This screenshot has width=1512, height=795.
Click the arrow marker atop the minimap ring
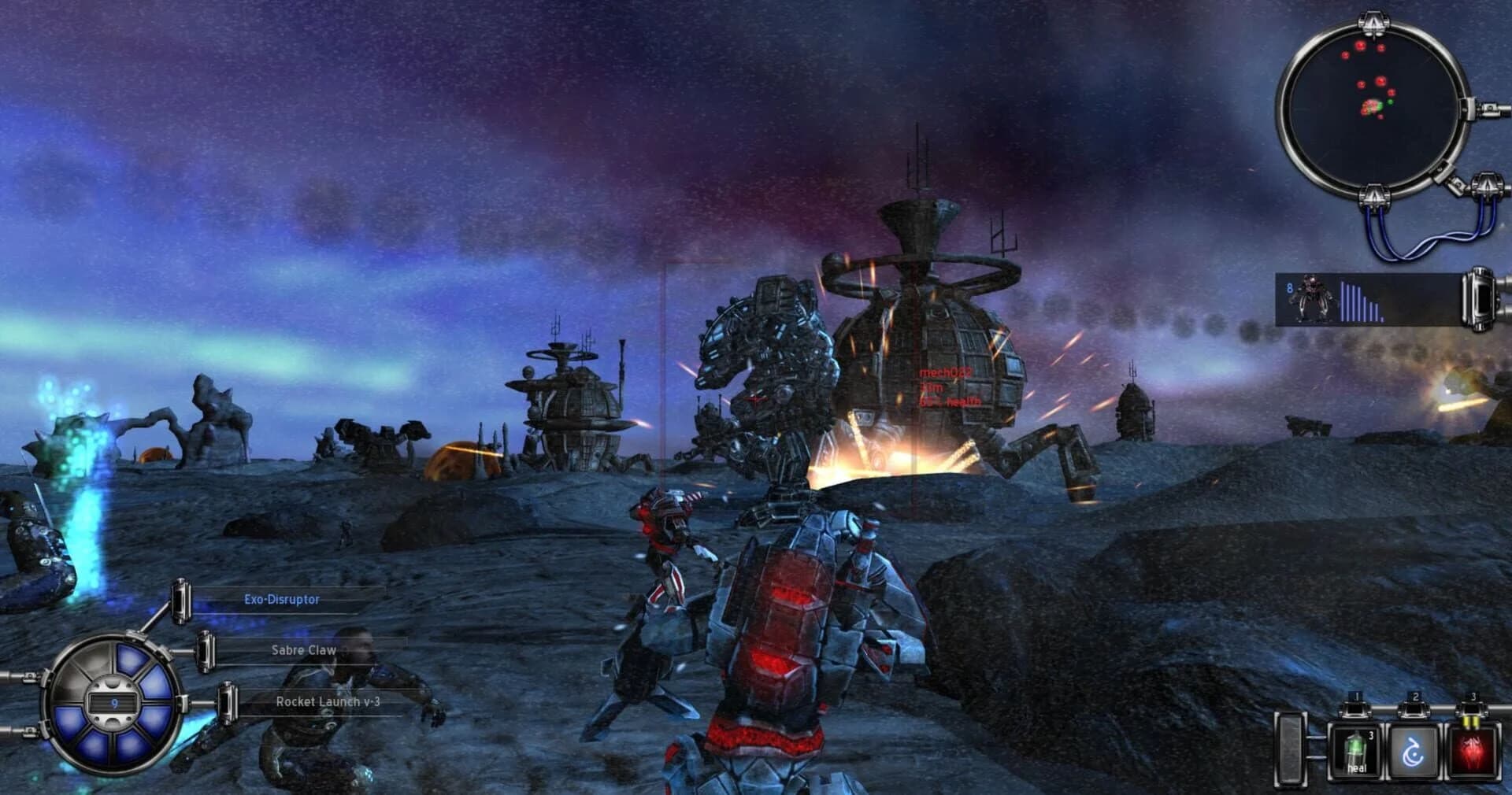pyautogui.click(x=1373, y=21)
